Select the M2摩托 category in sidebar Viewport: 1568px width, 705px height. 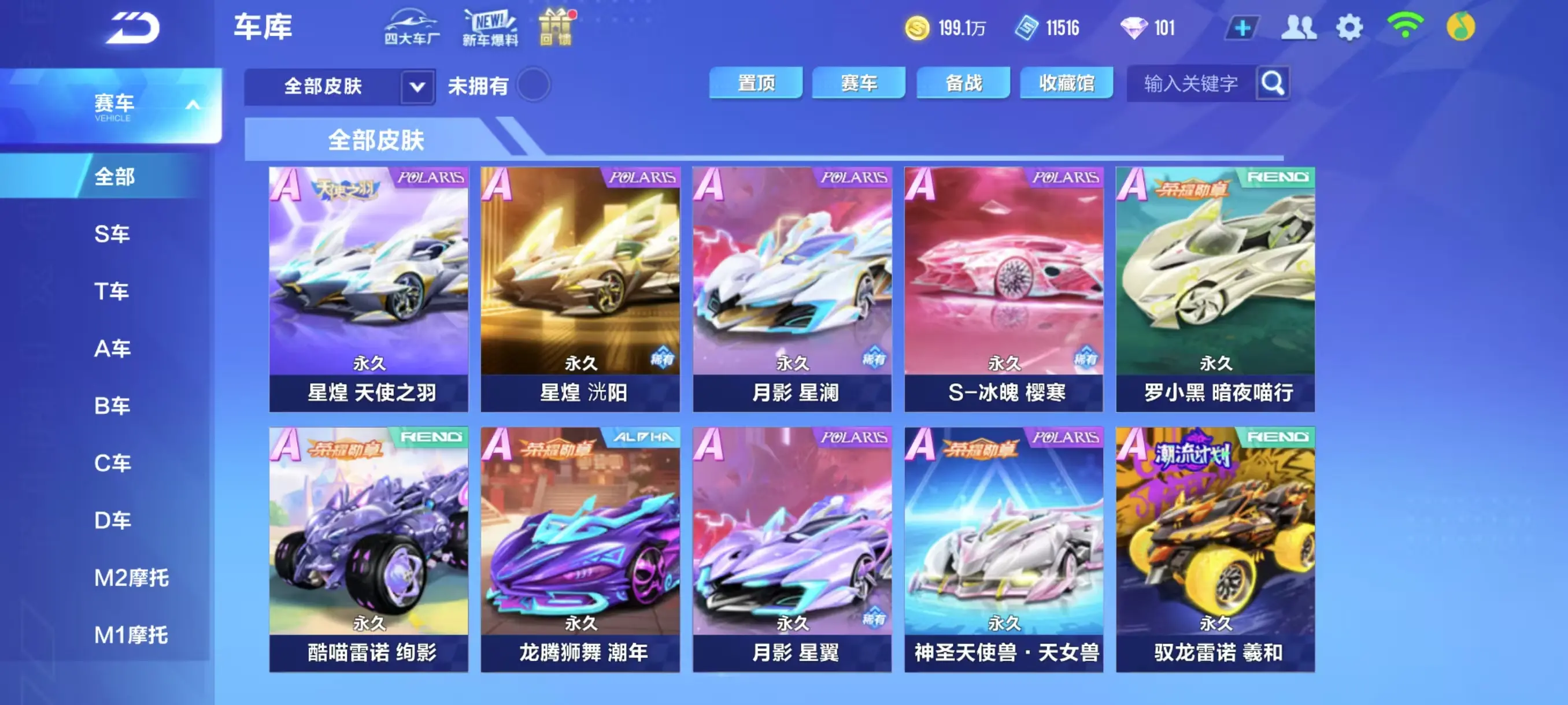tap(134, 577)
